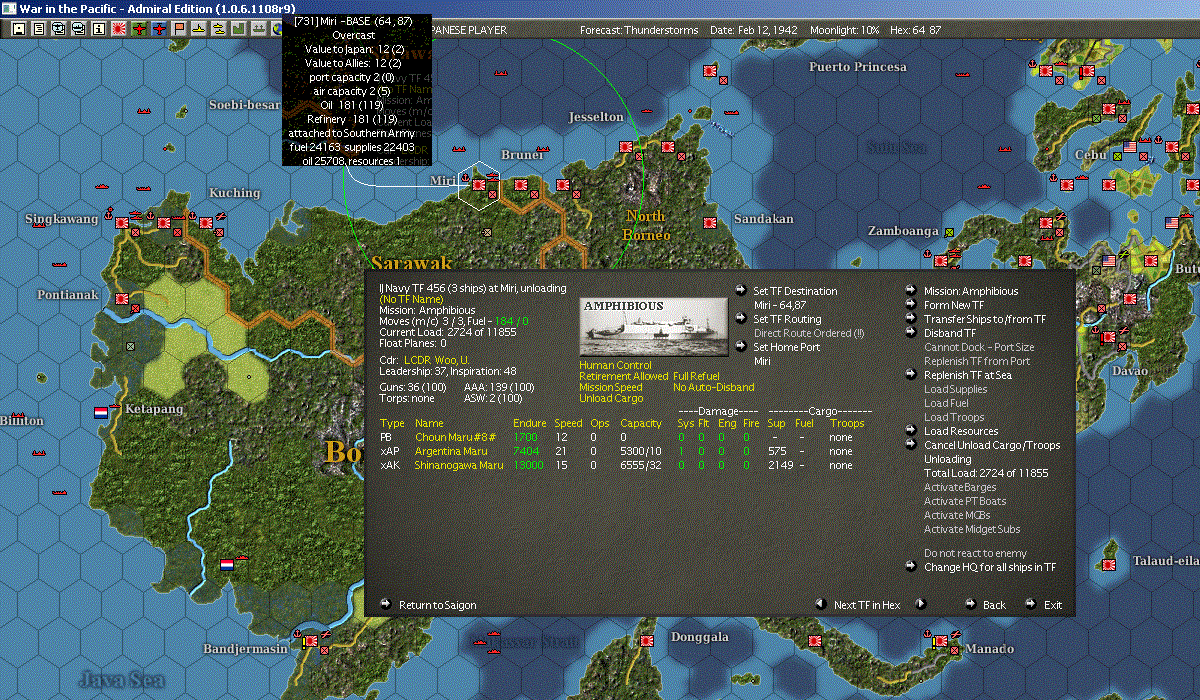Toggle the Human Control setting

pos(615,365)
